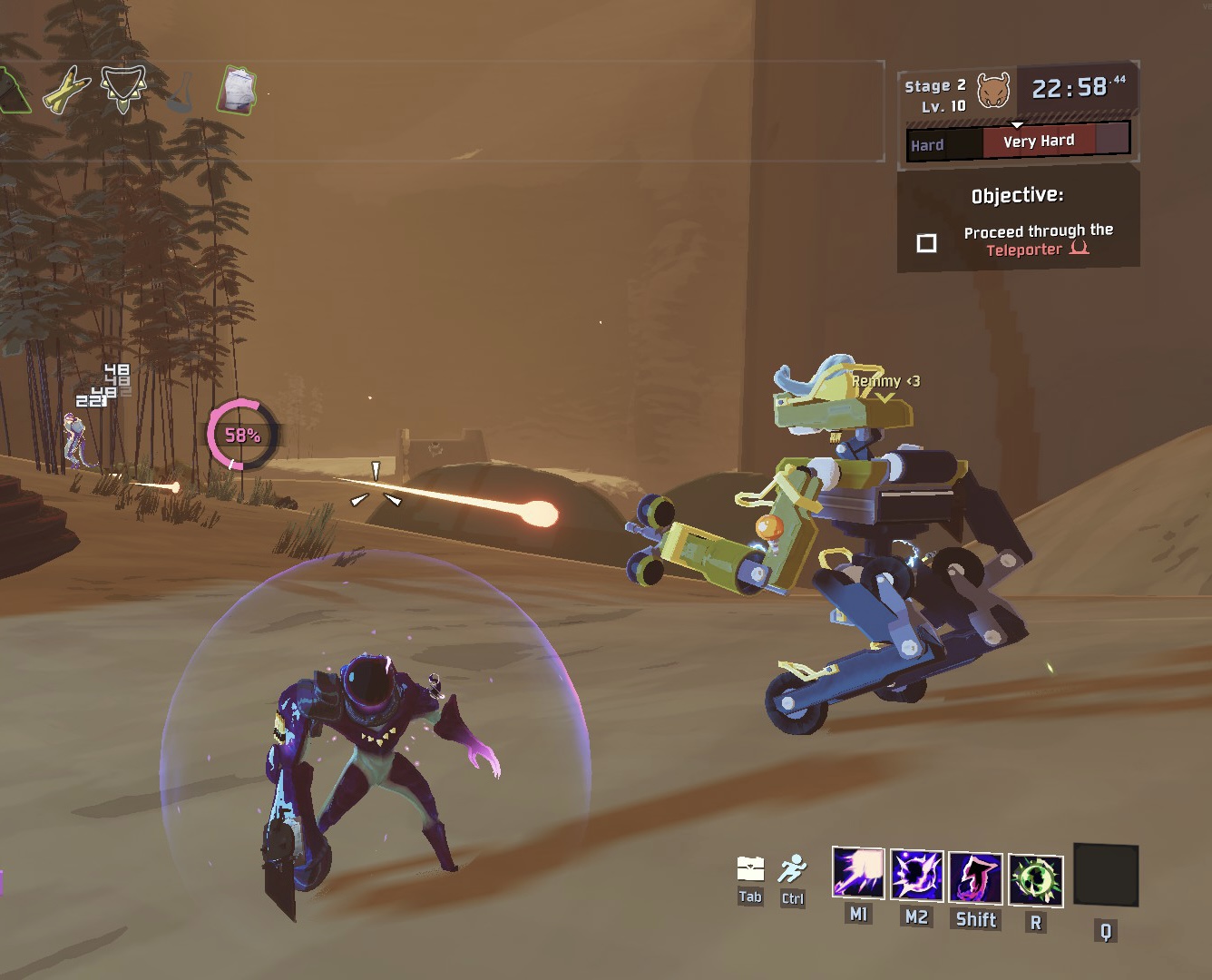Toggle the sprint running-figure icon
This screenshot has width=1212, height=980.
(792, 869)
